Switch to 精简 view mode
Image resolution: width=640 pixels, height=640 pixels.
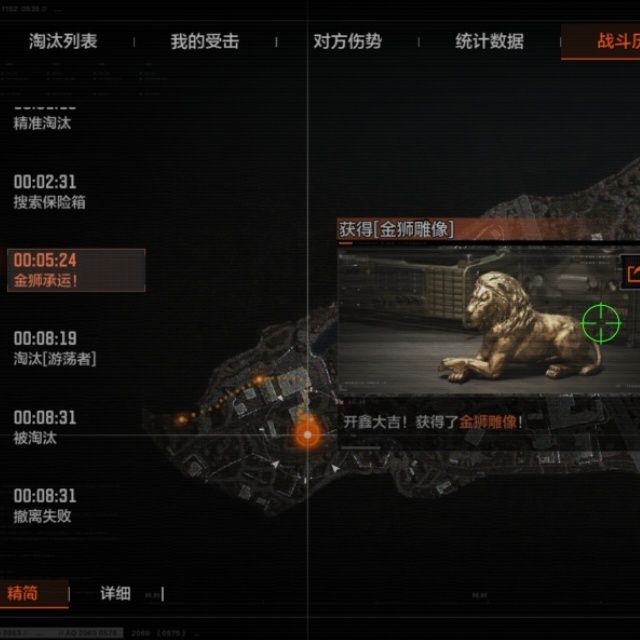click(23, 593)
